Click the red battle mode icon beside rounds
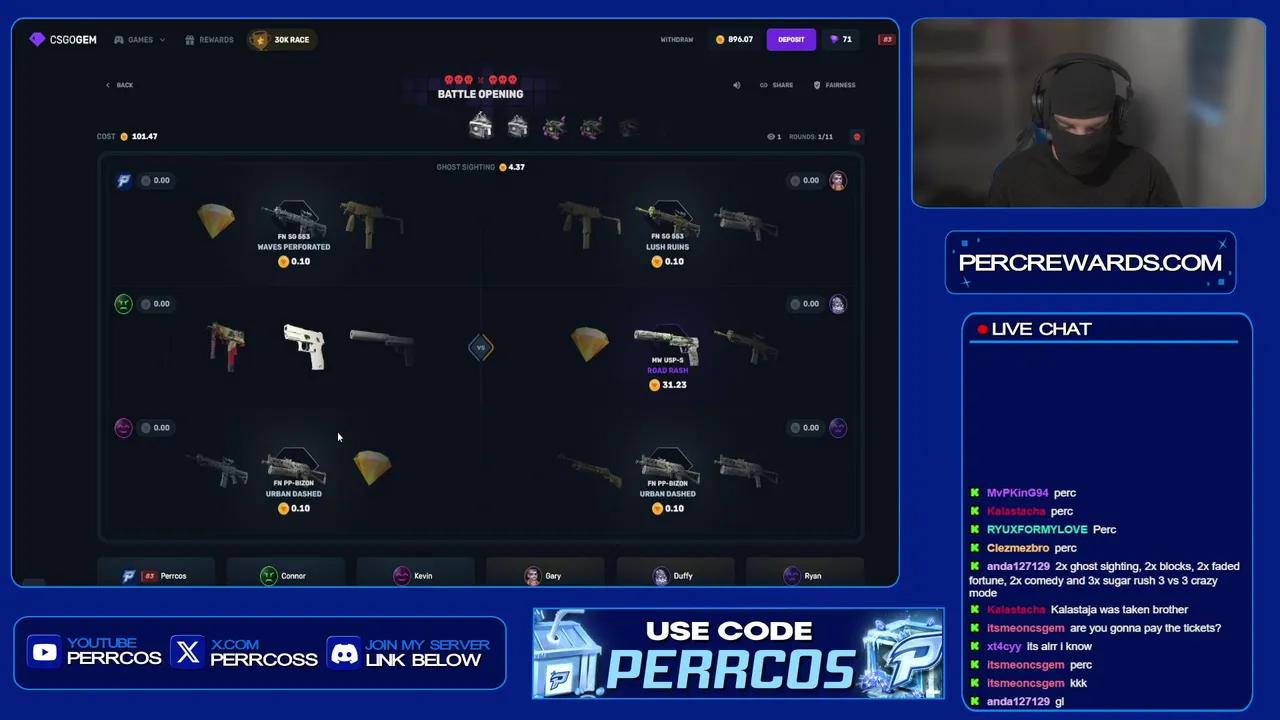The width and height of the screenshot is (1280, 720). coord(856,137)
